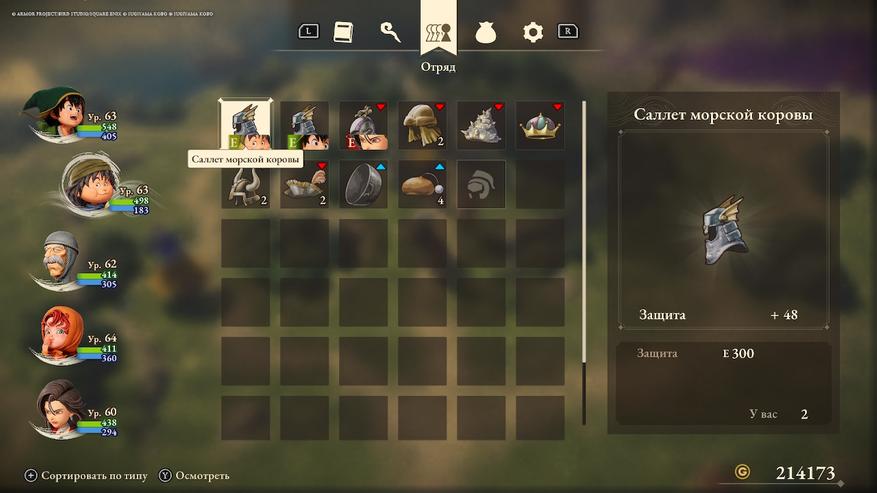Select the green-bandana party member portrait

tap(90, 186)
